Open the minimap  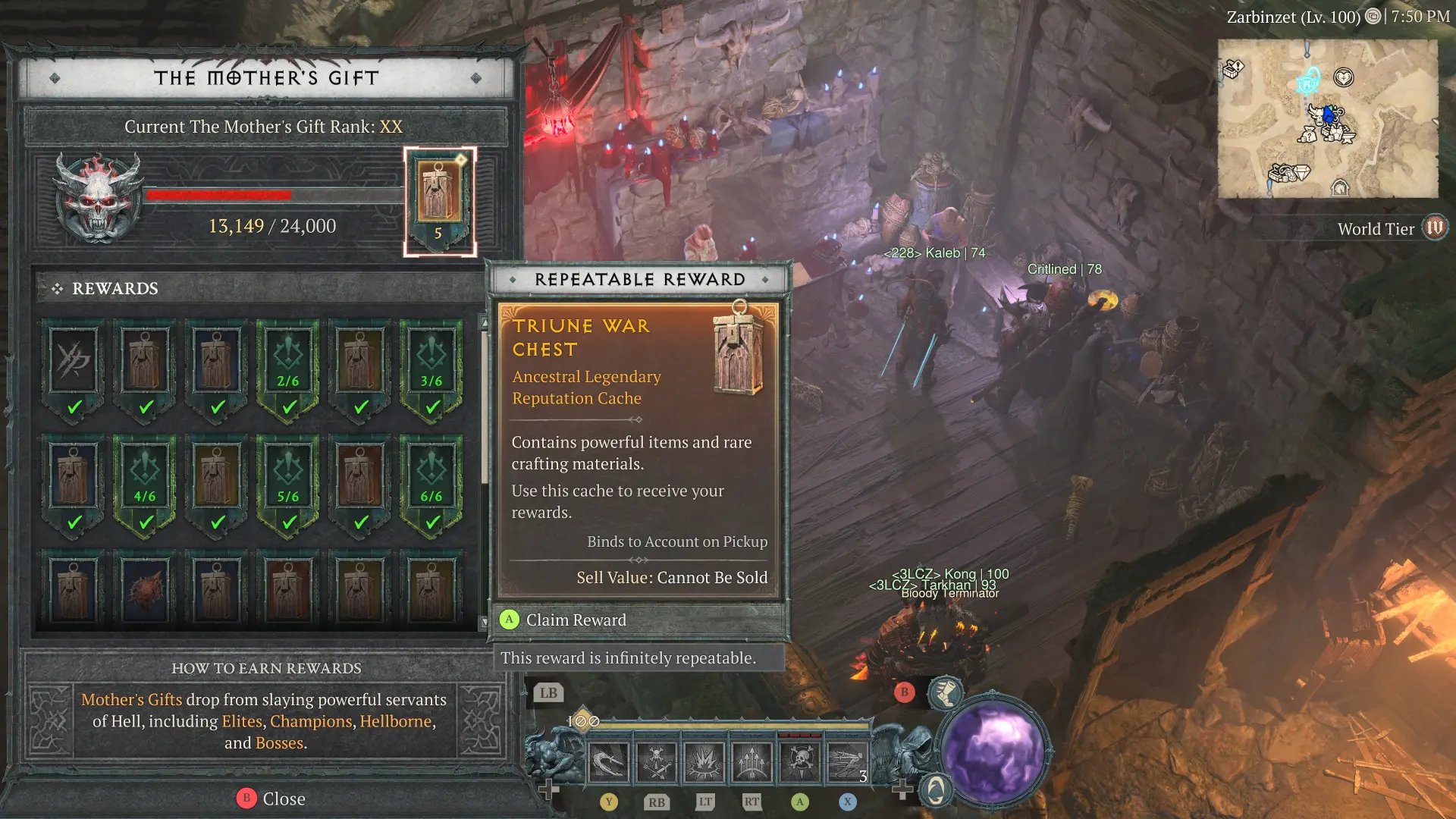[x=1327, y=118]
